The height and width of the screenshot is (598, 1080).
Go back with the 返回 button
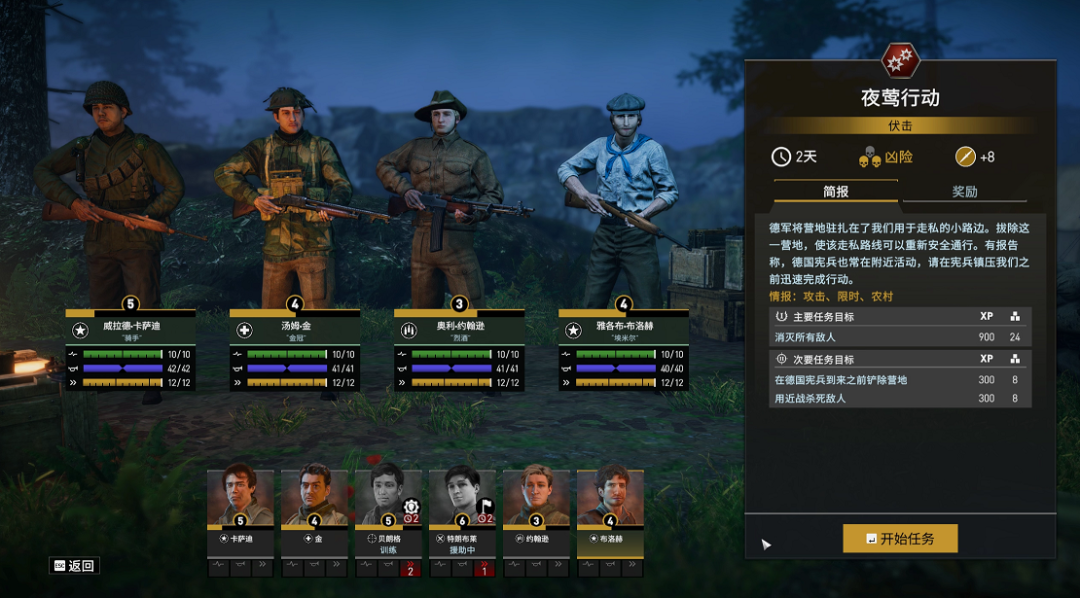click(x=75, y=566)
